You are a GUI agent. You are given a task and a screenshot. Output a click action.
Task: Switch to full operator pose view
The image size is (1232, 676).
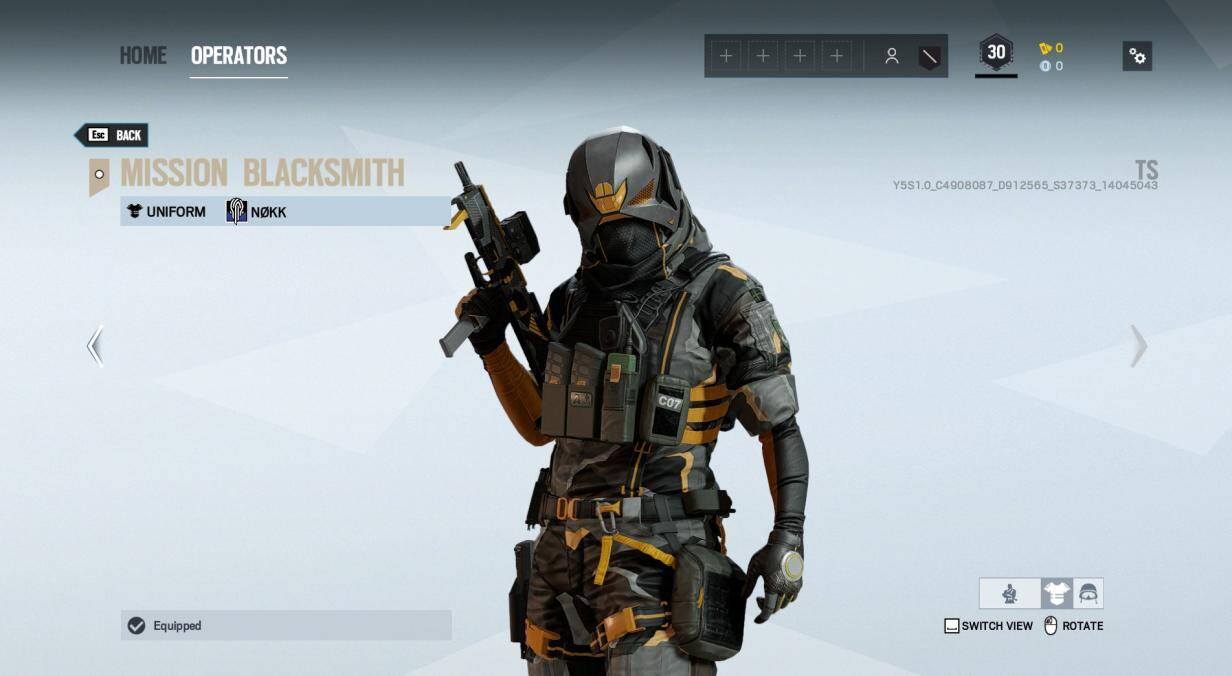[x=1010, y=594]
